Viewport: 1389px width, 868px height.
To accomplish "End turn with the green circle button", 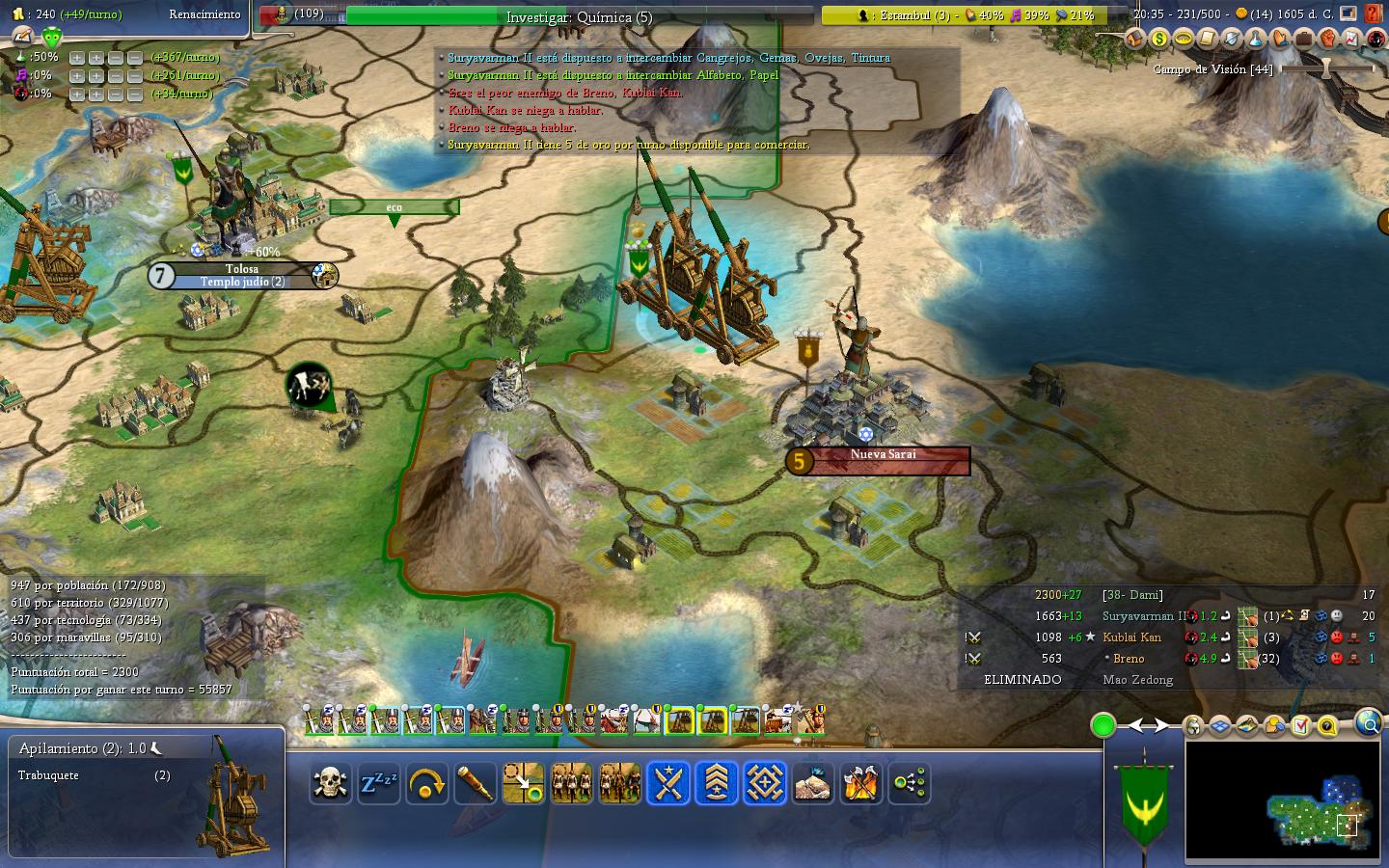I will pos(1103,725).
